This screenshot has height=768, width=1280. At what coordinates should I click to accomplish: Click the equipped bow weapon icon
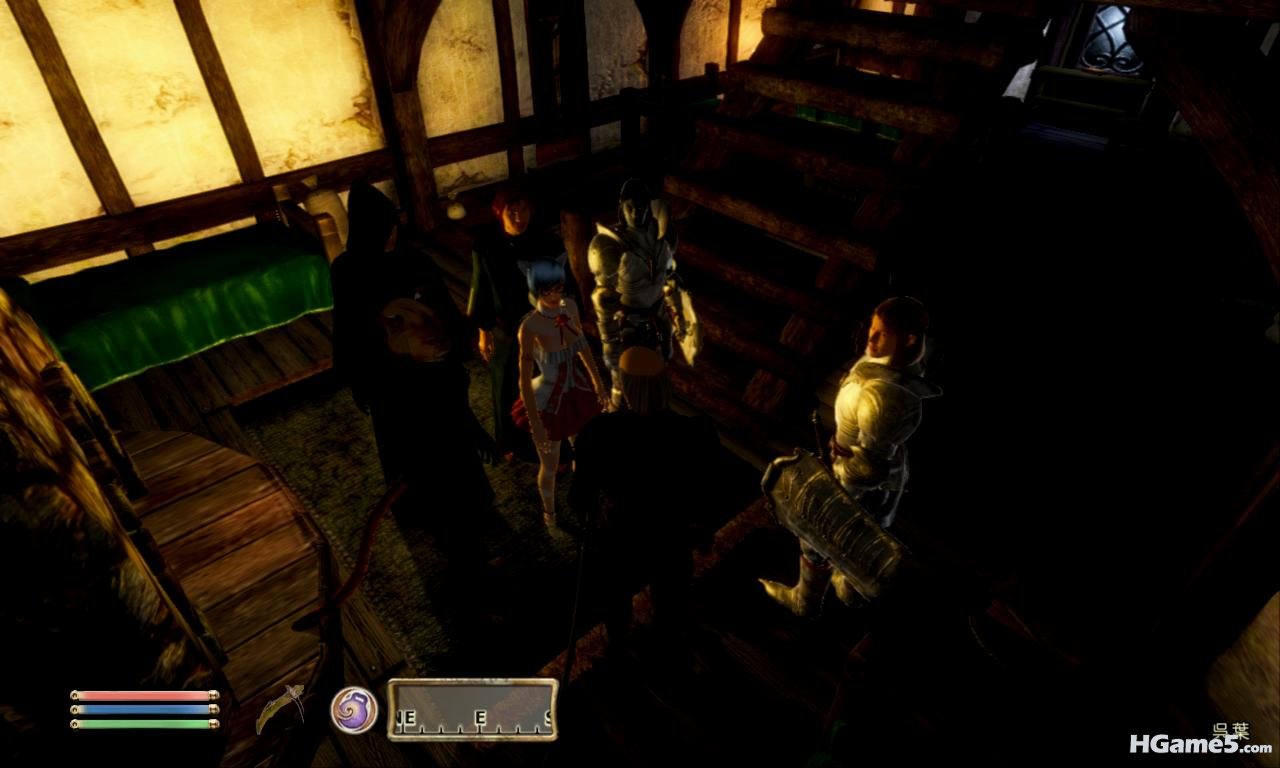coord(281,708)
